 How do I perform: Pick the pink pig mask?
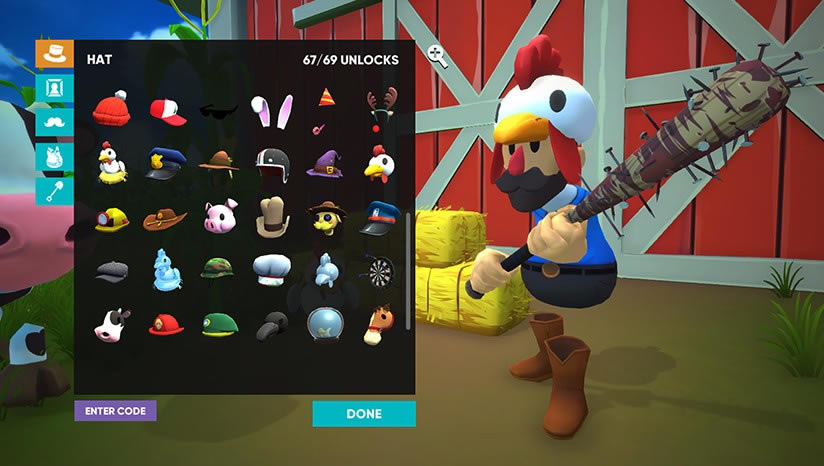(x=219, y=216)
